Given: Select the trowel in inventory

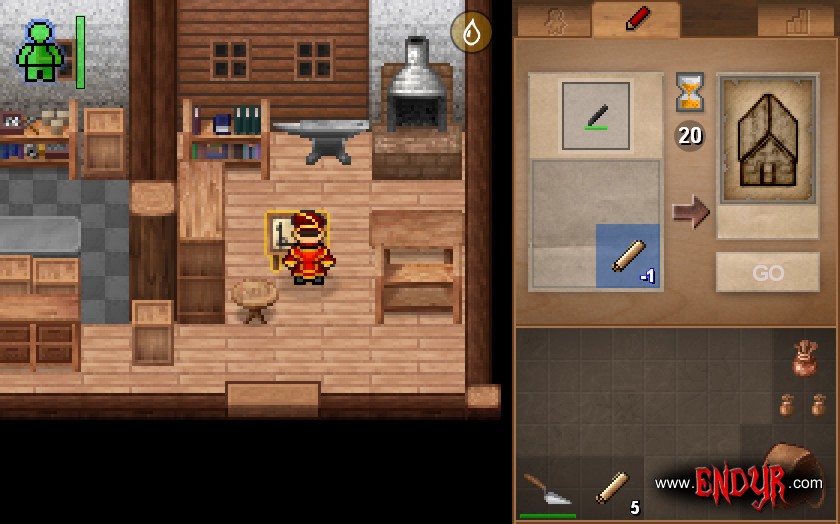Looking at the screenshot, I should [546, 490].
